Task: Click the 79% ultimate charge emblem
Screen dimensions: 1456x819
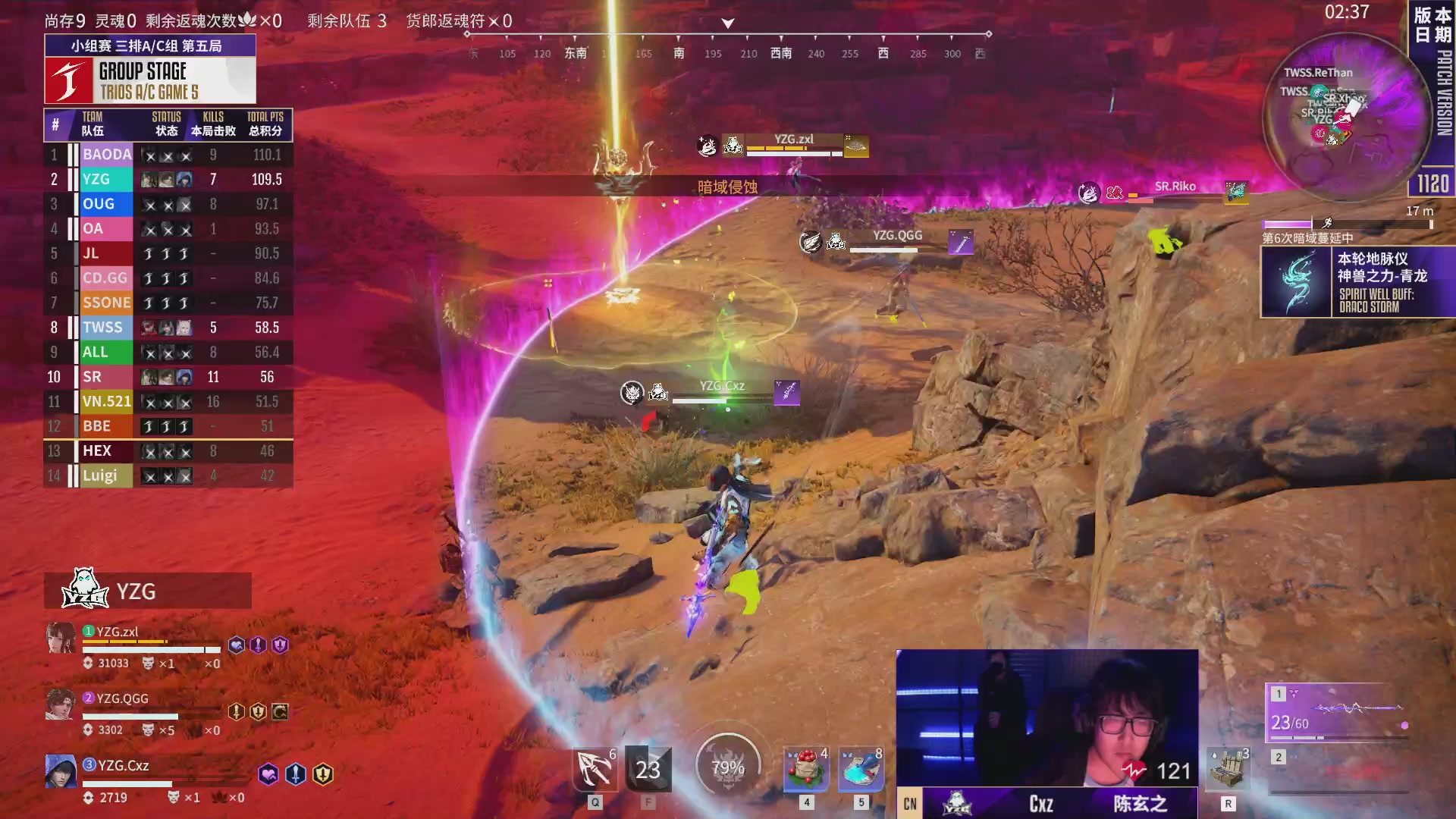Action: (728, 767)
